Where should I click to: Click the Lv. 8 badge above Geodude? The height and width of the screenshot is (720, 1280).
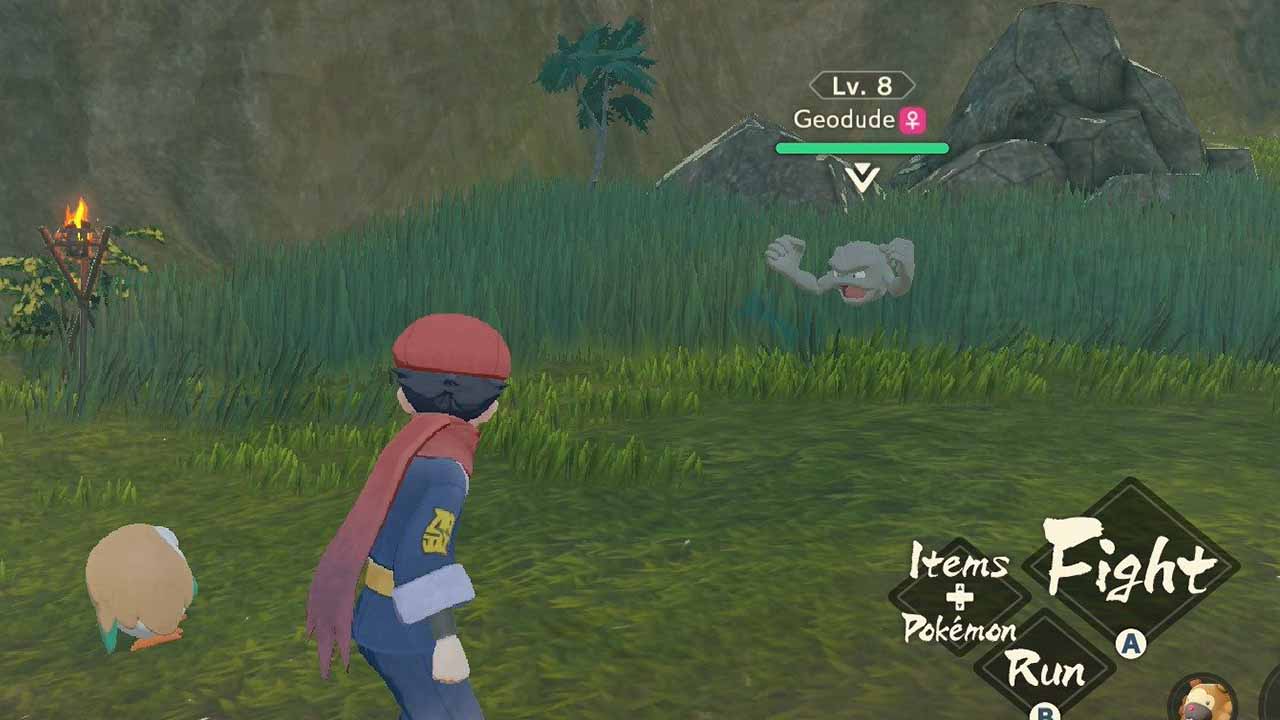click(862, 87)
